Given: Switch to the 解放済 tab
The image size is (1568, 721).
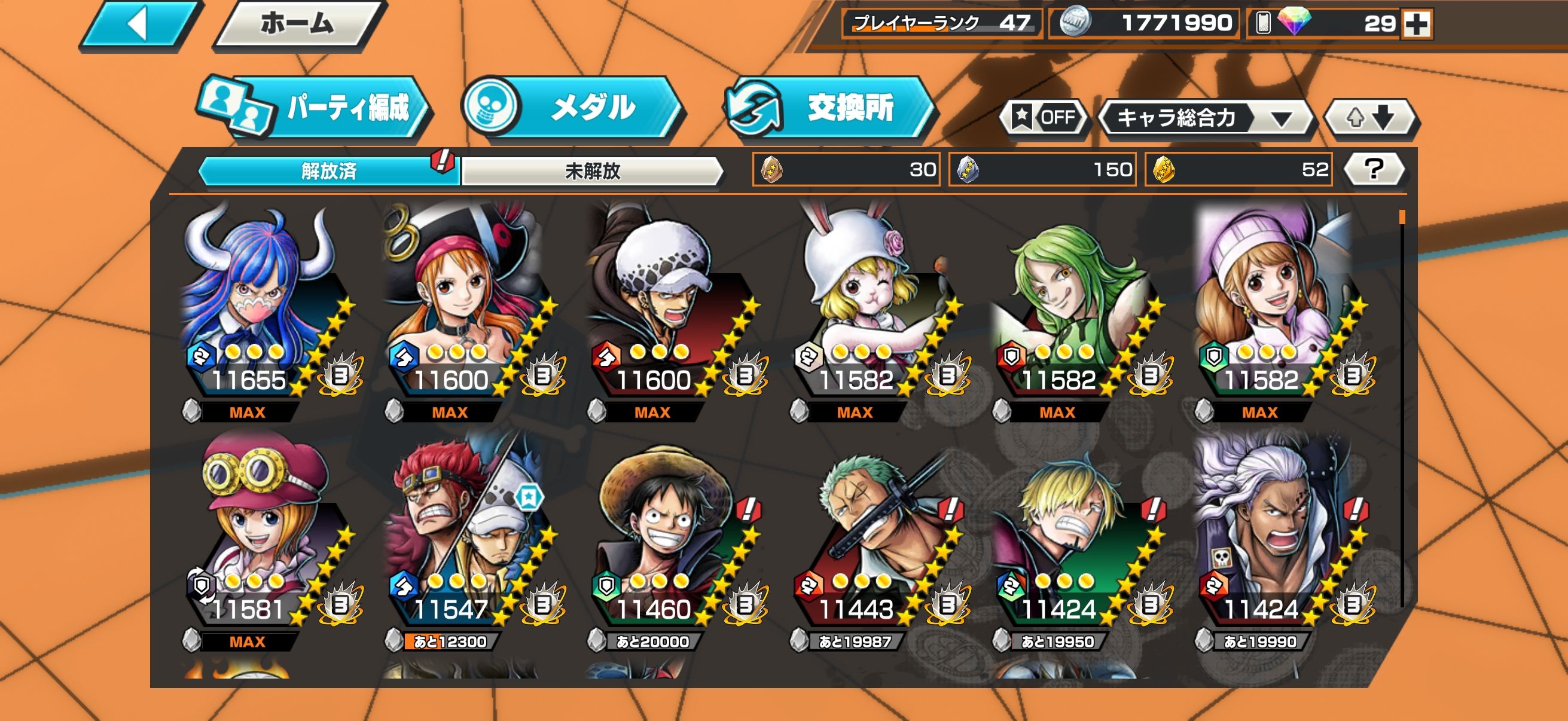Looking at the screenshot, I should 329,171.
